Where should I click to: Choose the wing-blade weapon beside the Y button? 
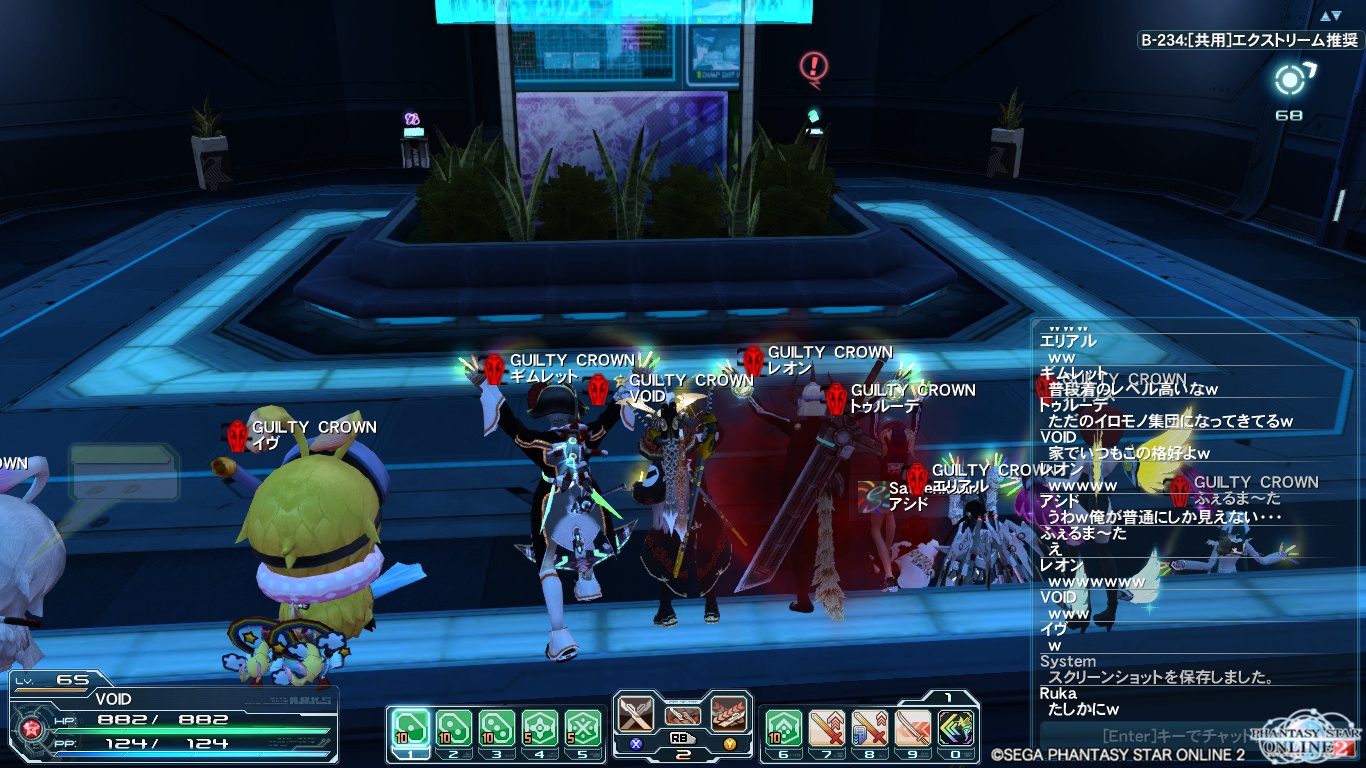tap(729, 714)
